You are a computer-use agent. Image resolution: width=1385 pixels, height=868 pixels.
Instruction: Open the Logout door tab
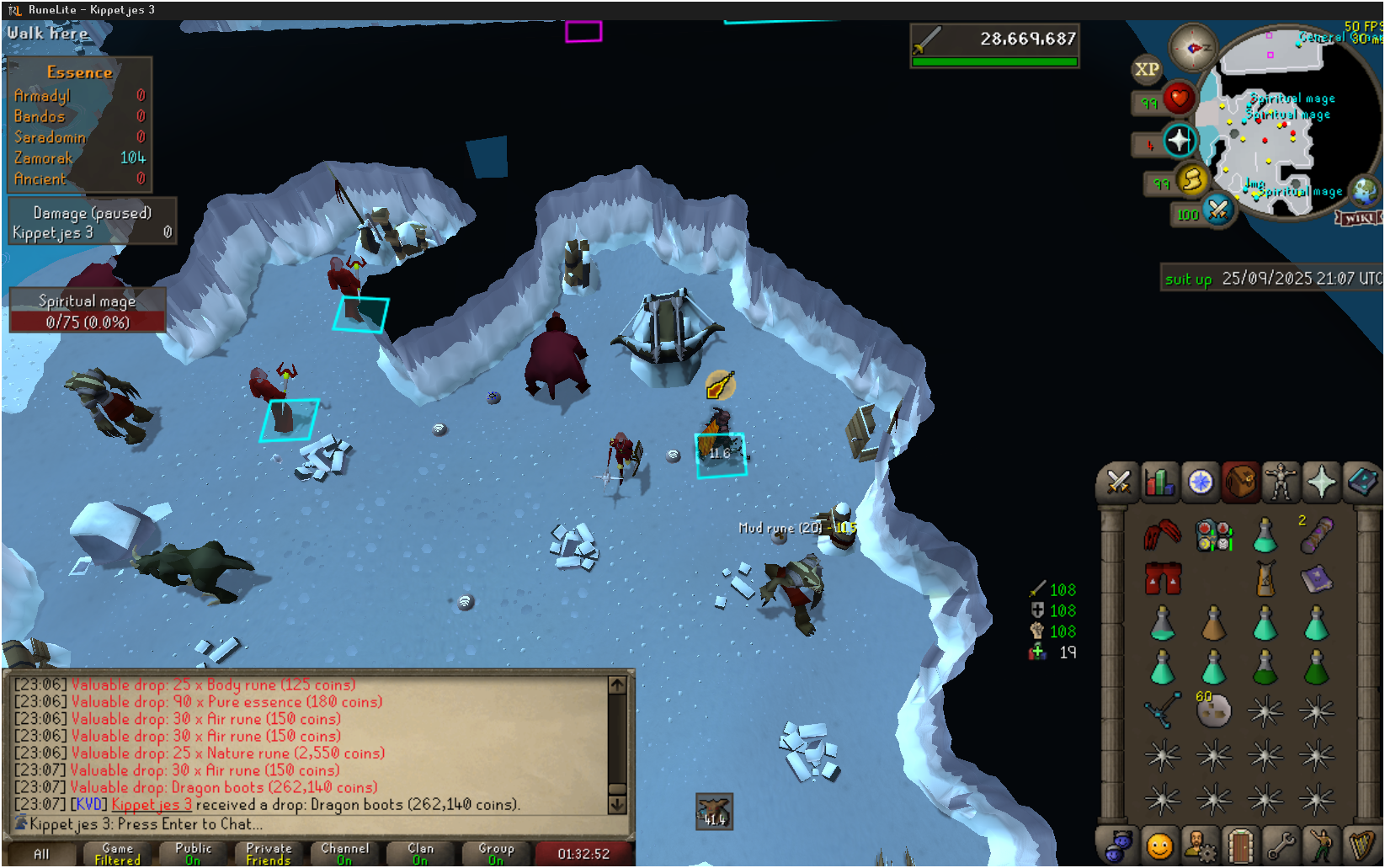[1240, 844]
